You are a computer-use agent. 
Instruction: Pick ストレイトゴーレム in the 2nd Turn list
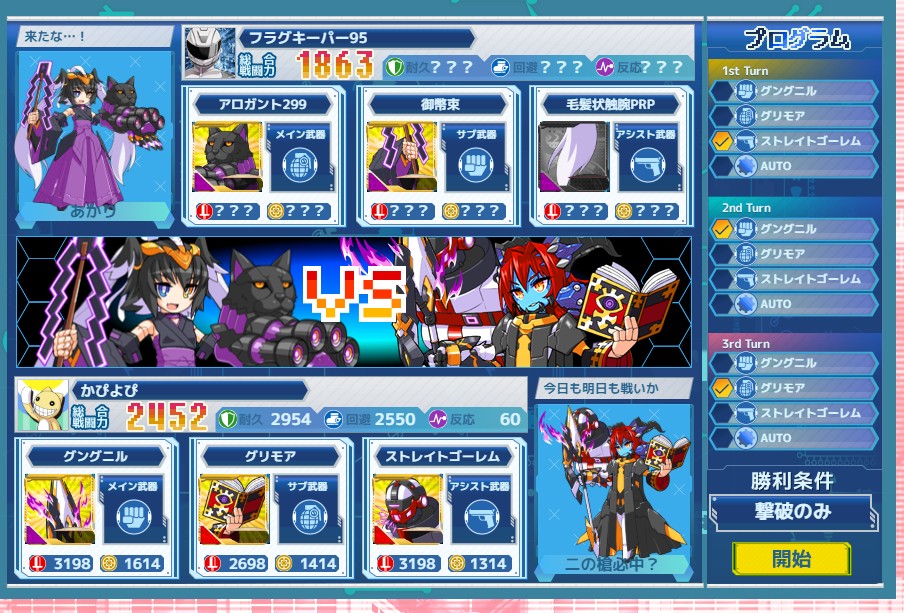click(795, 279)
